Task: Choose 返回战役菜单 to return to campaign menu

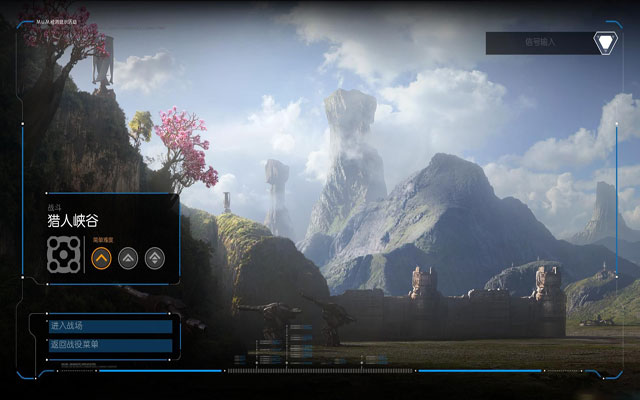Action: [x=110, y=345]
